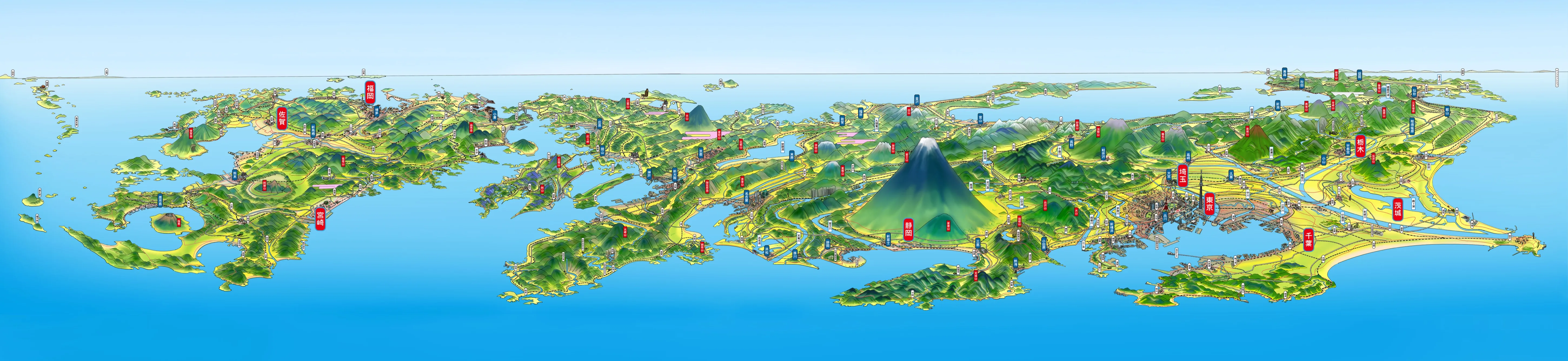Select the 福岡 marker on the map

pos(370,91)
